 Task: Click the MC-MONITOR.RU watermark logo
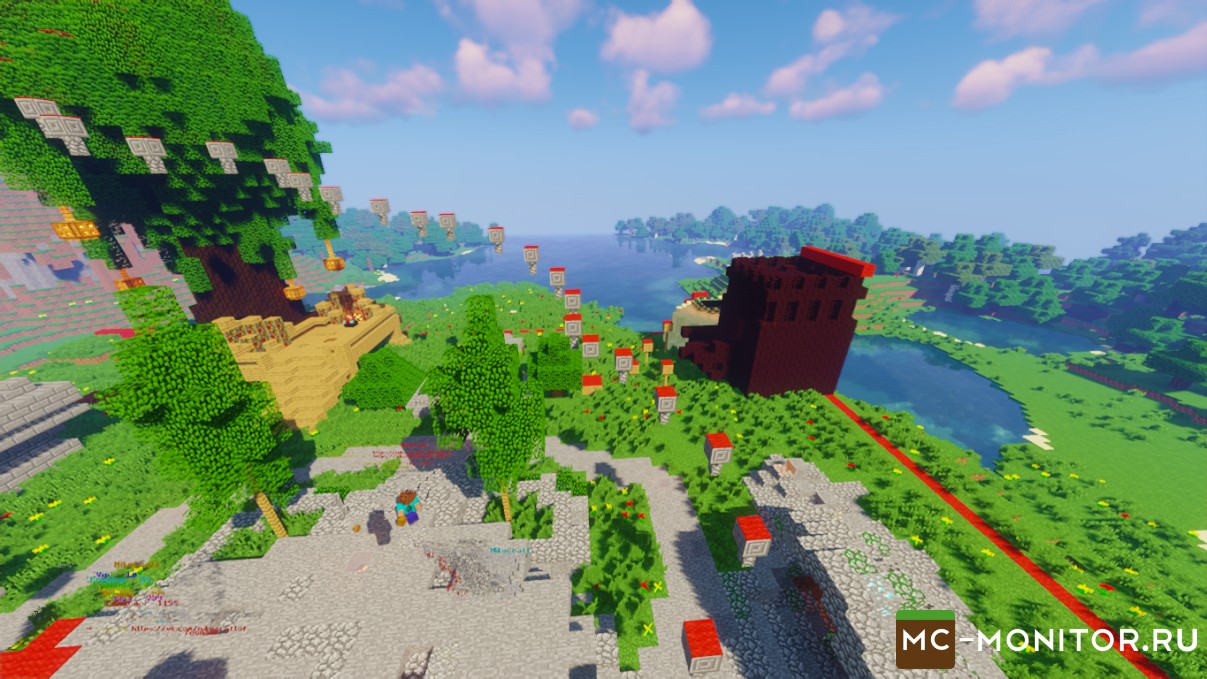[1047, 639]
